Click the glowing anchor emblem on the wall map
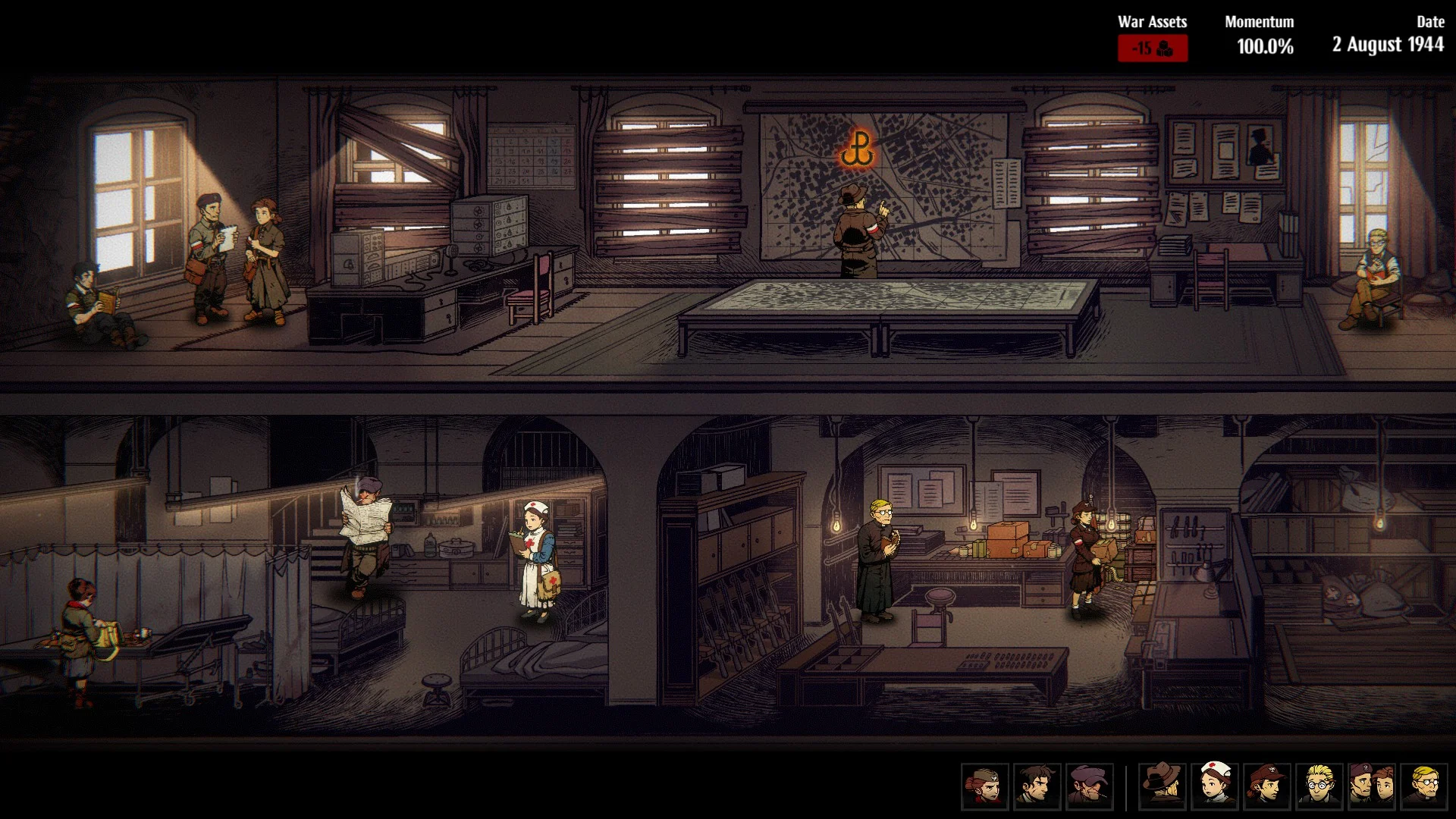 coord(857,149)
